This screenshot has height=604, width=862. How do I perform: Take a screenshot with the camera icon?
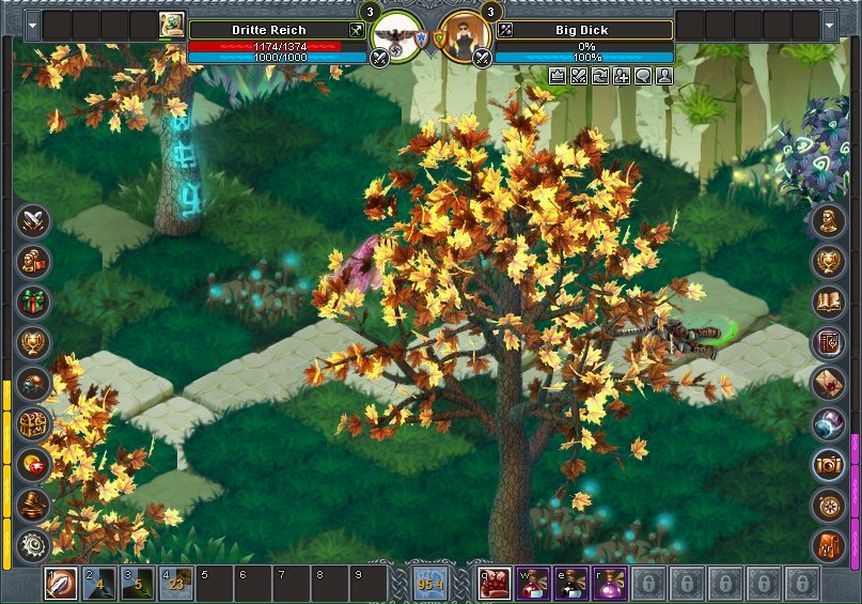point(828,463)
